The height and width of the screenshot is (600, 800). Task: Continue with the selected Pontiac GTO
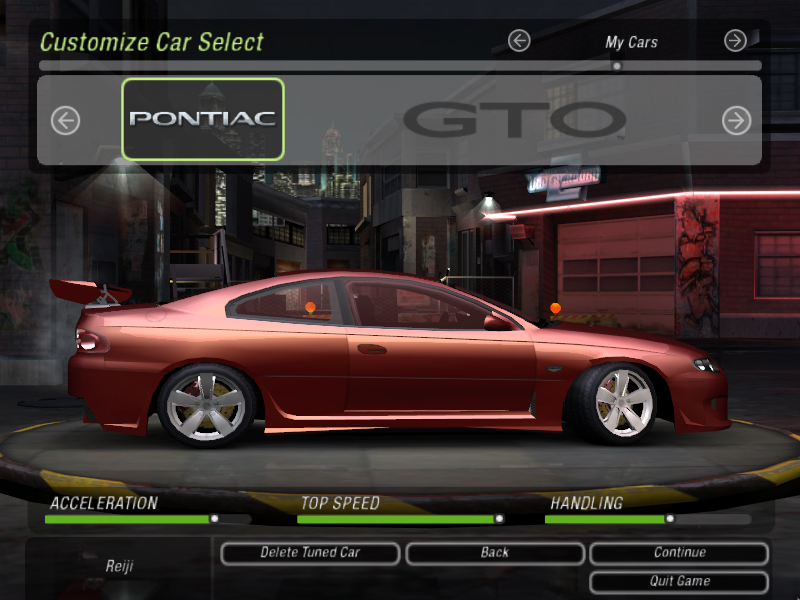679,552
